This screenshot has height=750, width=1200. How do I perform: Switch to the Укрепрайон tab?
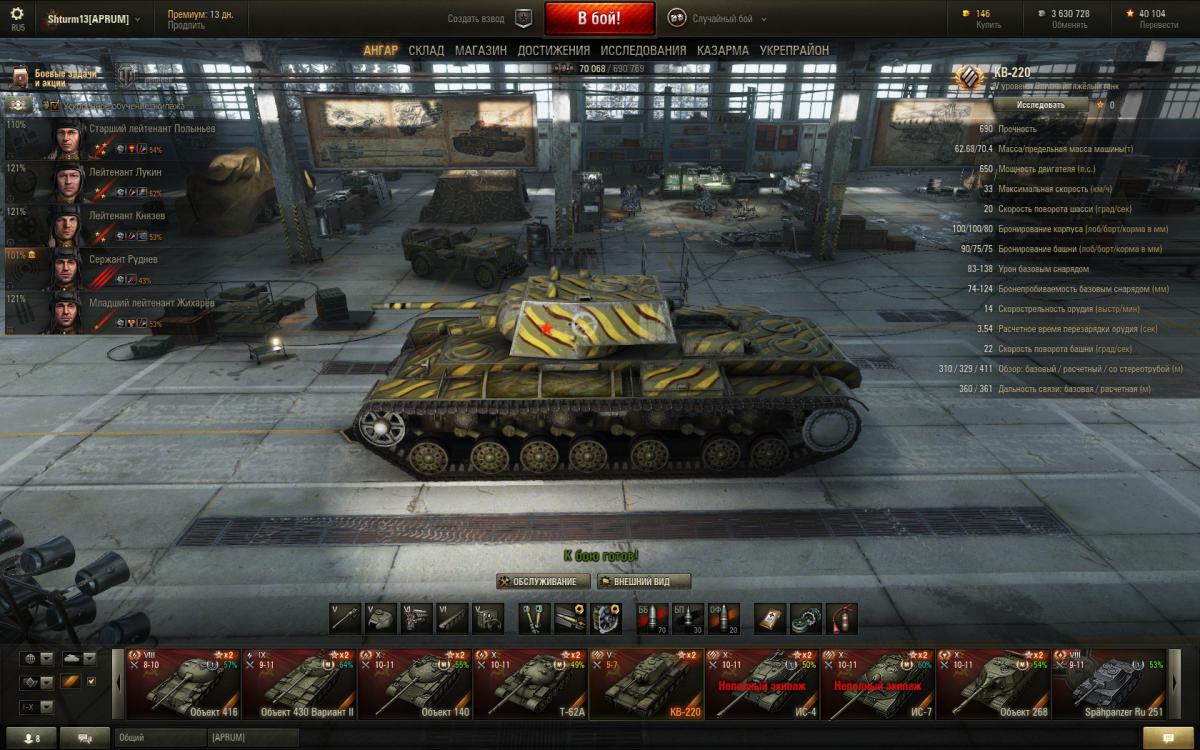click(x=794, y=50)
